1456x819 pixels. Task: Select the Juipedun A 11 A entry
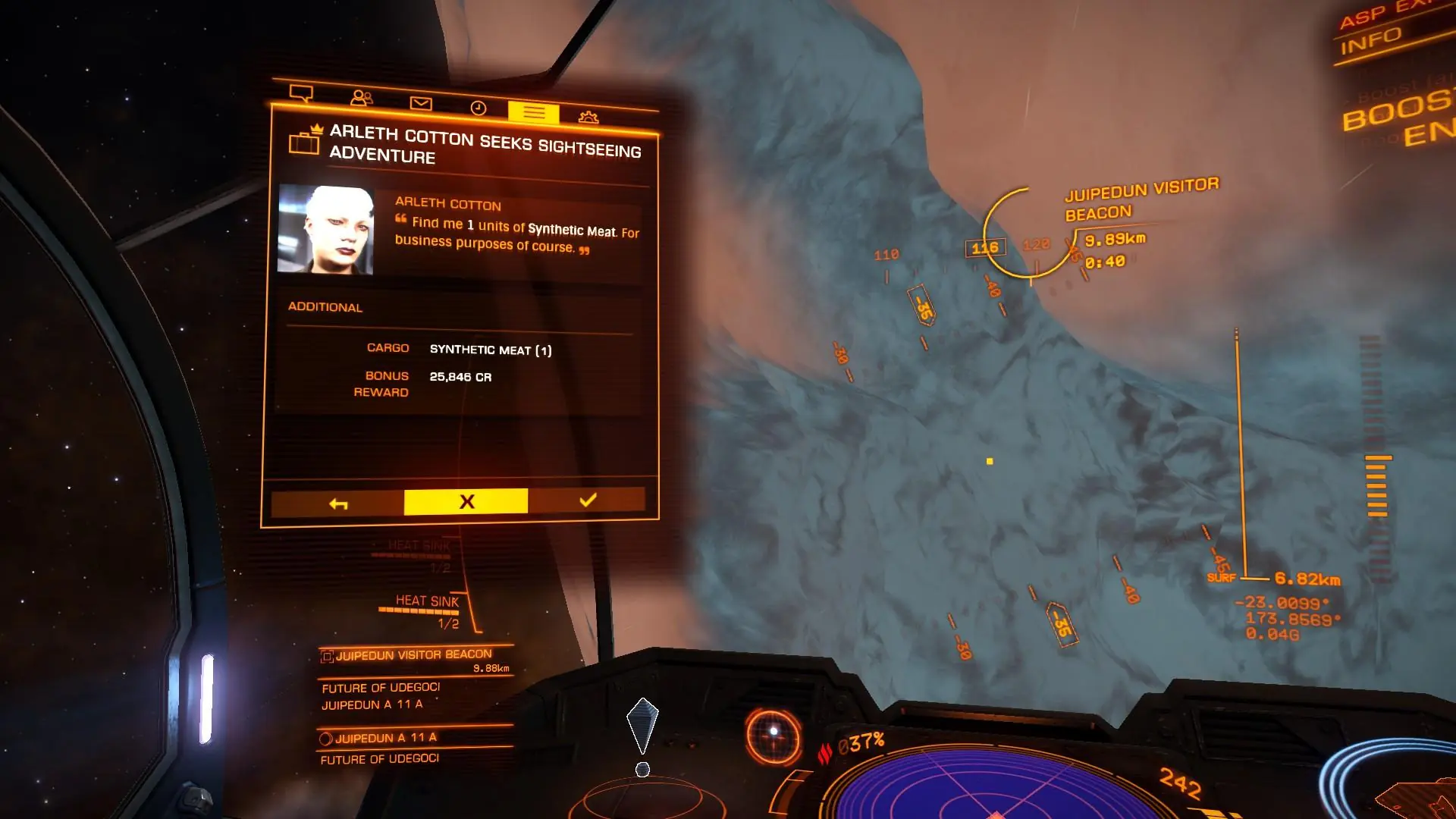pyautogui.click(x=385, y=738)
